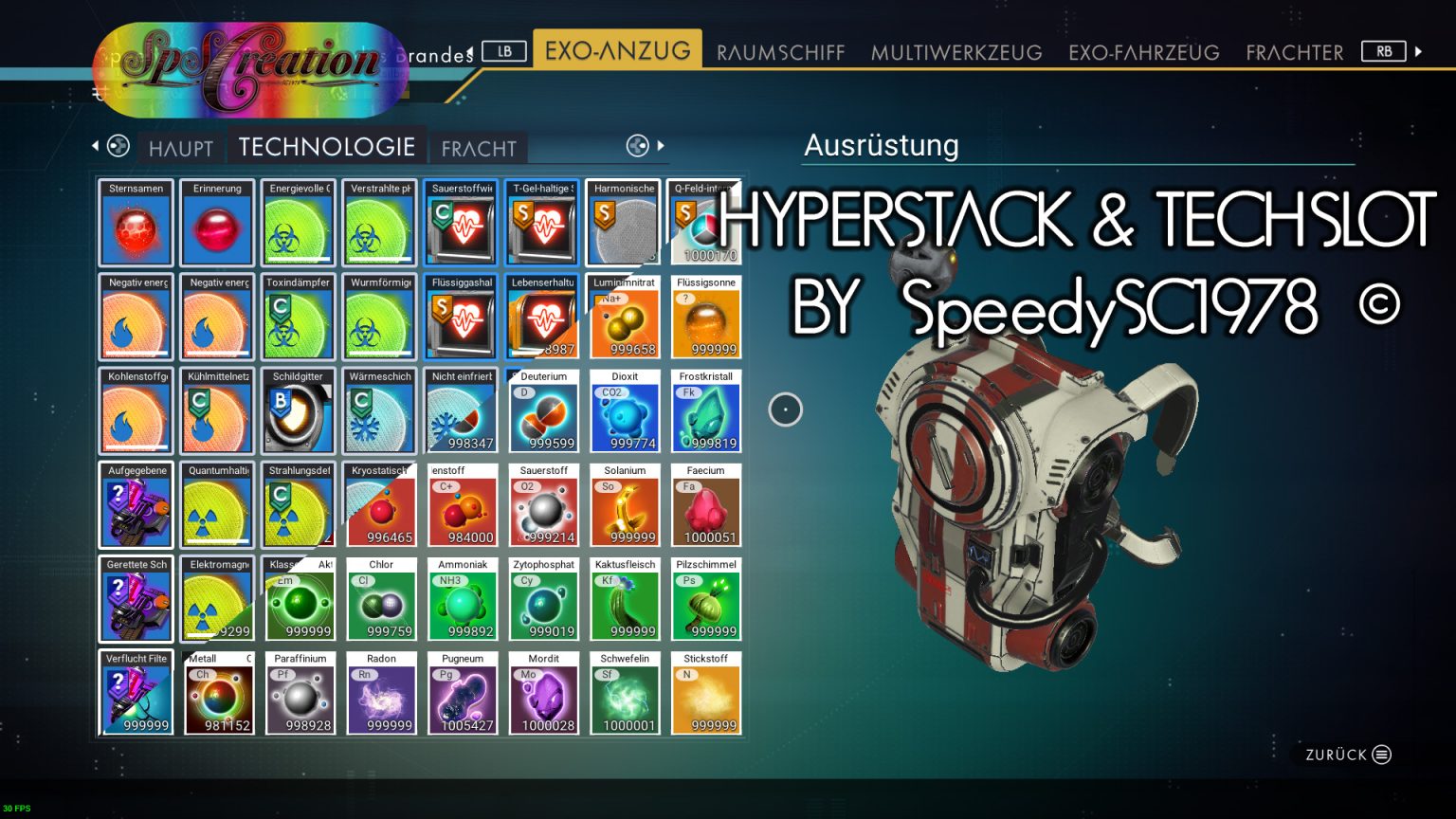1456x819 pixels.
Task: Switch to the RAUMSCHIFF tab
Action: [779, 52]
